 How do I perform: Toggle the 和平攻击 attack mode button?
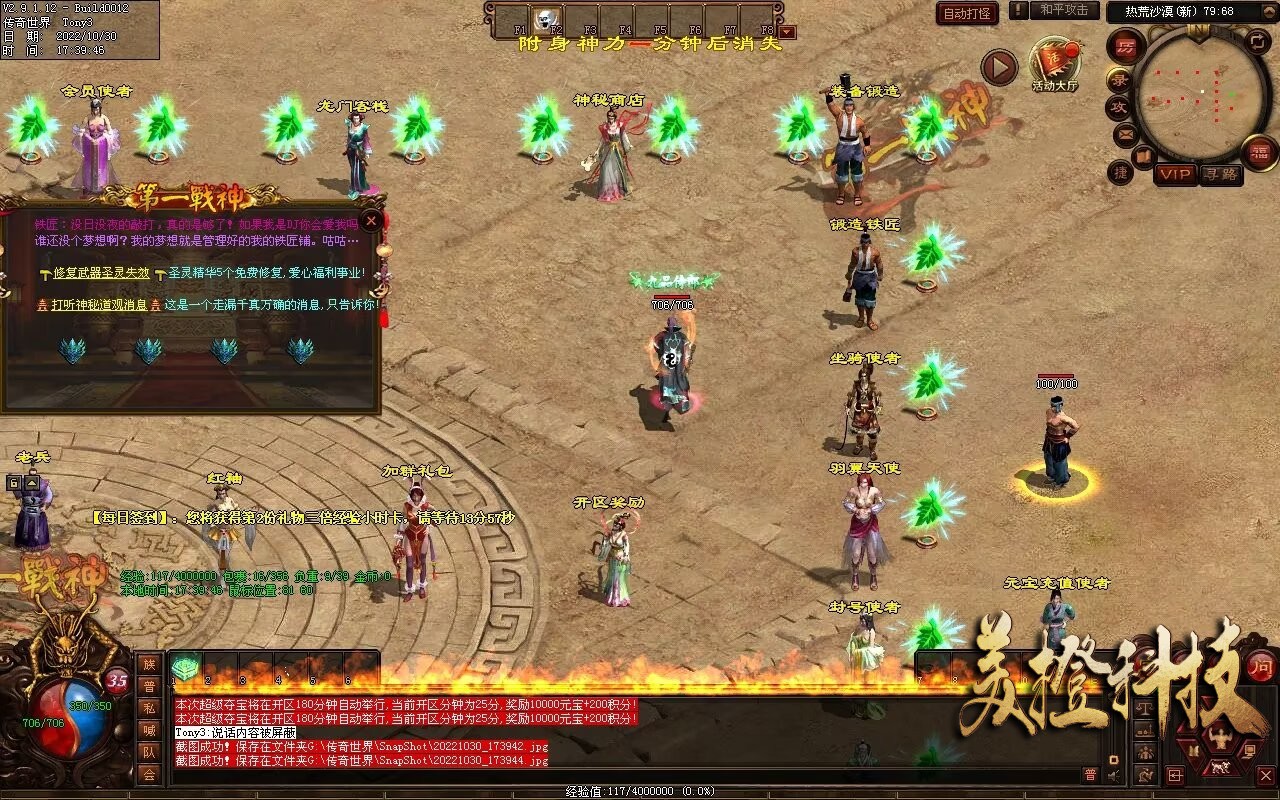tap(1063, 10)
